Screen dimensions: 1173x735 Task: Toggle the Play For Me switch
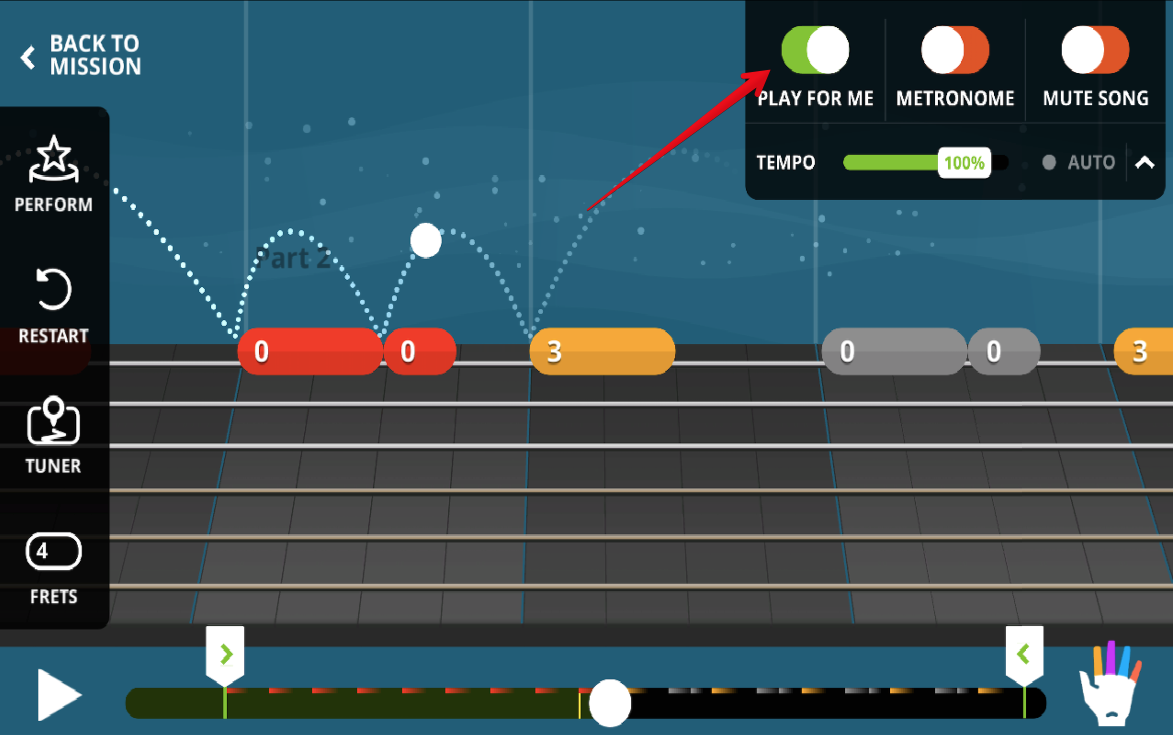[x=815, y=50]
